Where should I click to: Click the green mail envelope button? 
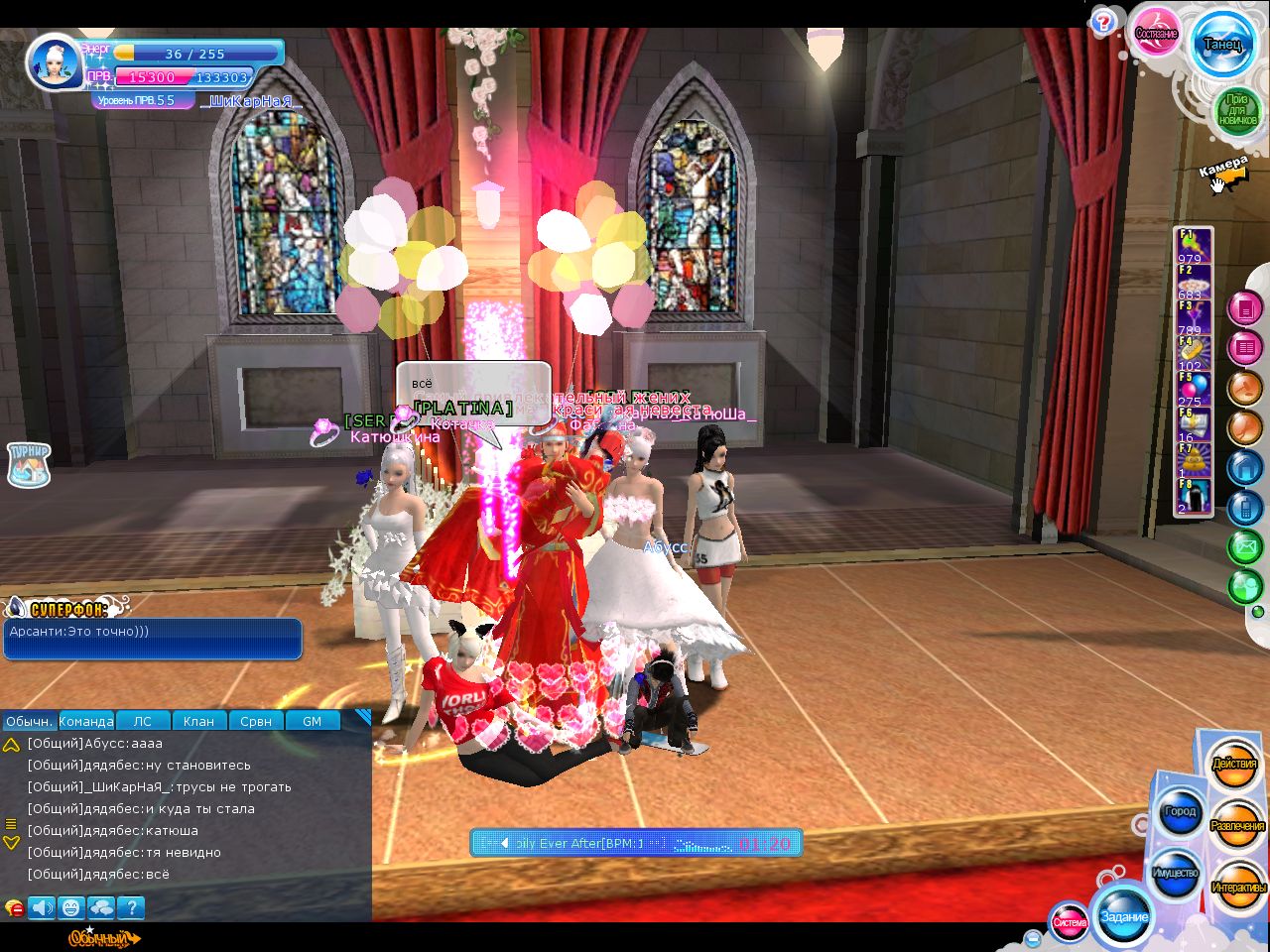pos(1244,546)
